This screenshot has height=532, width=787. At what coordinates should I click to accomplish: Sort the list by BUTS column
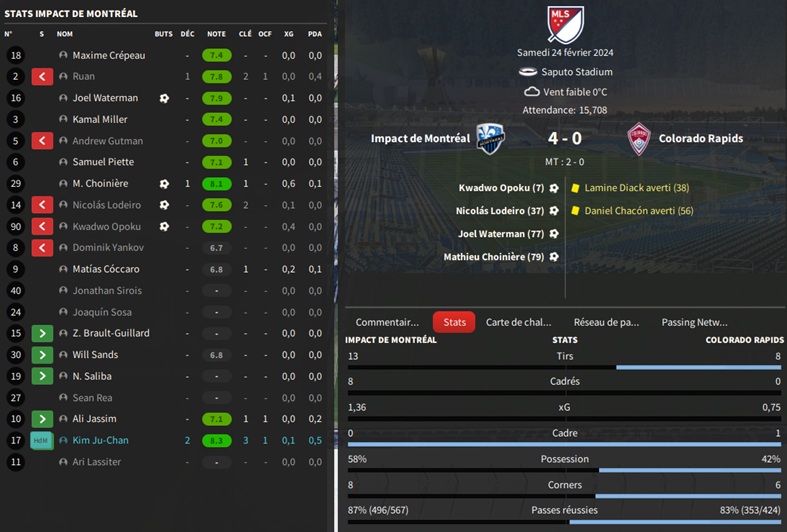click(164, 34)
